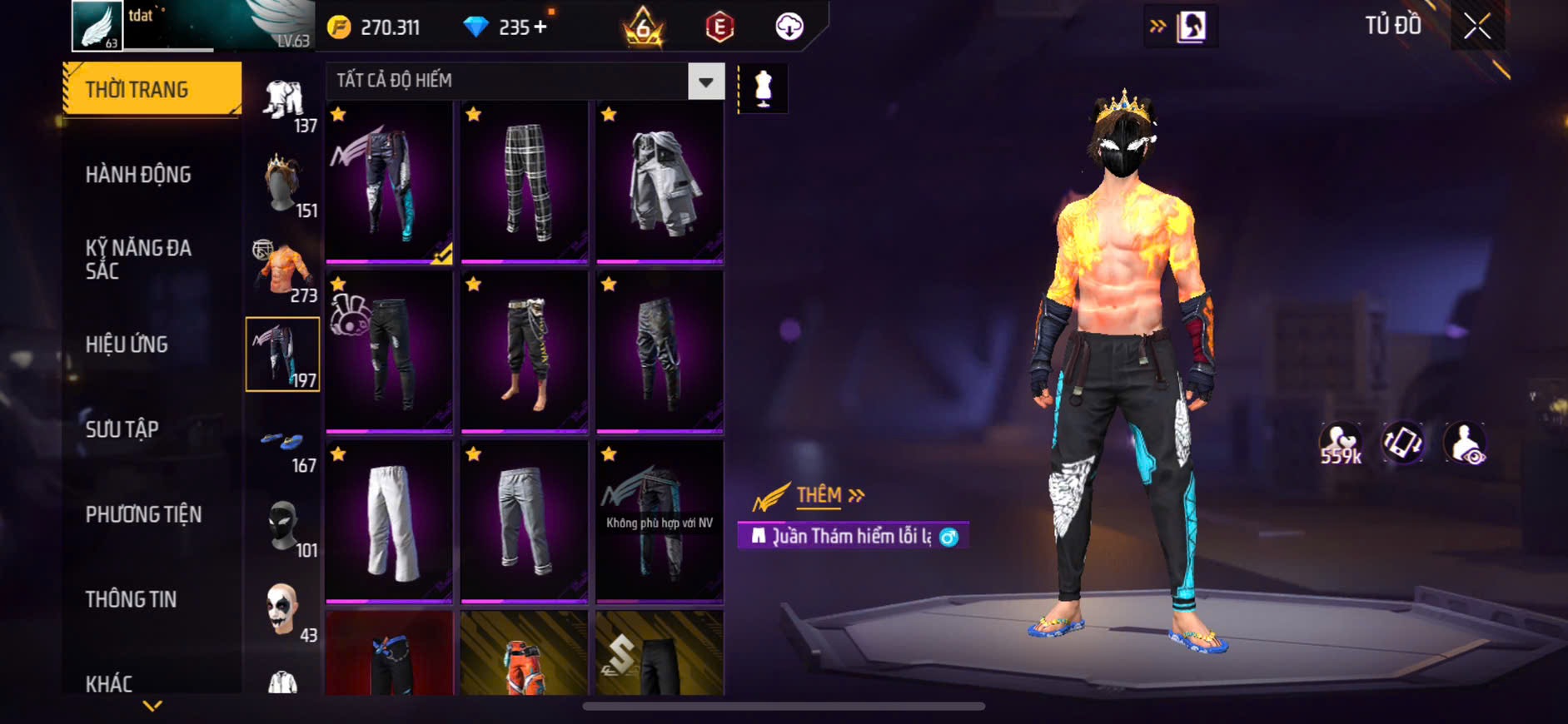Add diamonds using the plus button

[x=540, y=27]
